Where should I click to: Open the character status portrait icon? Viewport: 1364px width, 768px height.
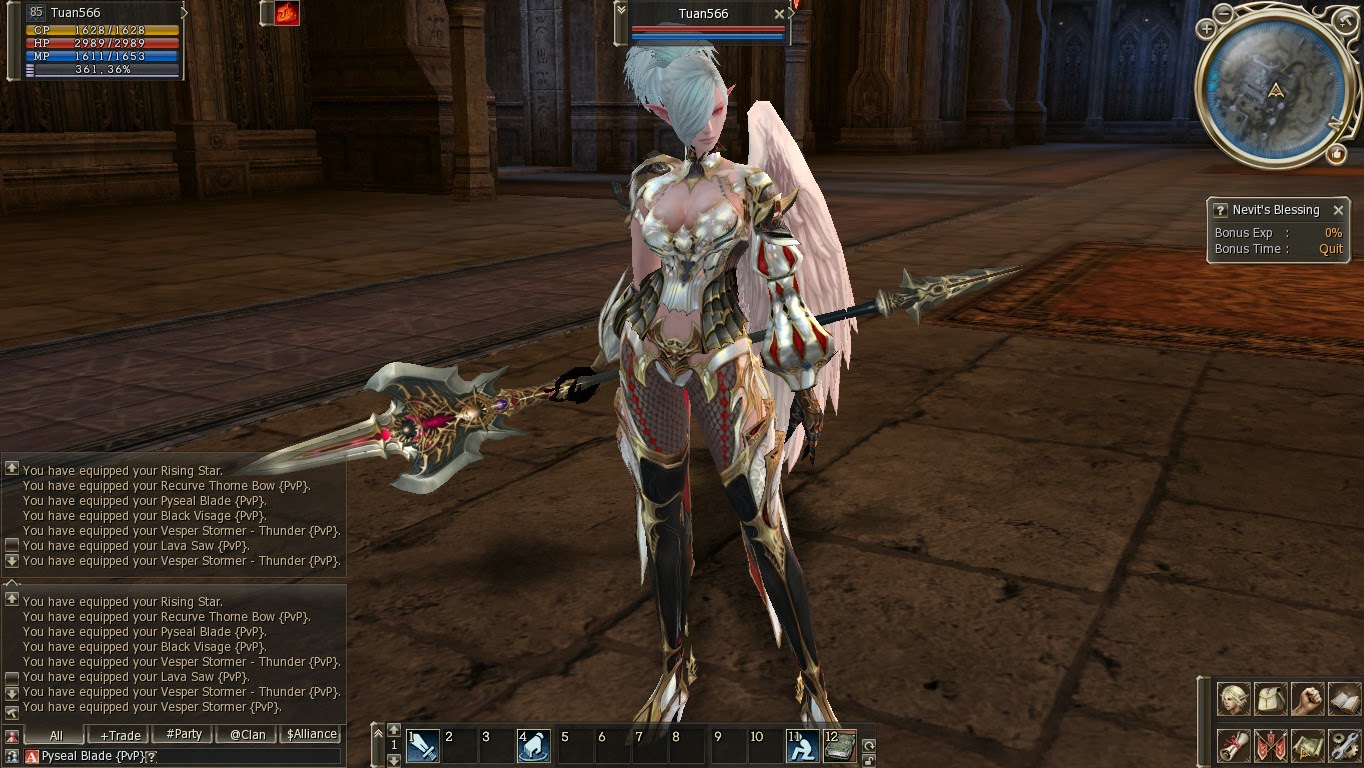point(1233,699)
